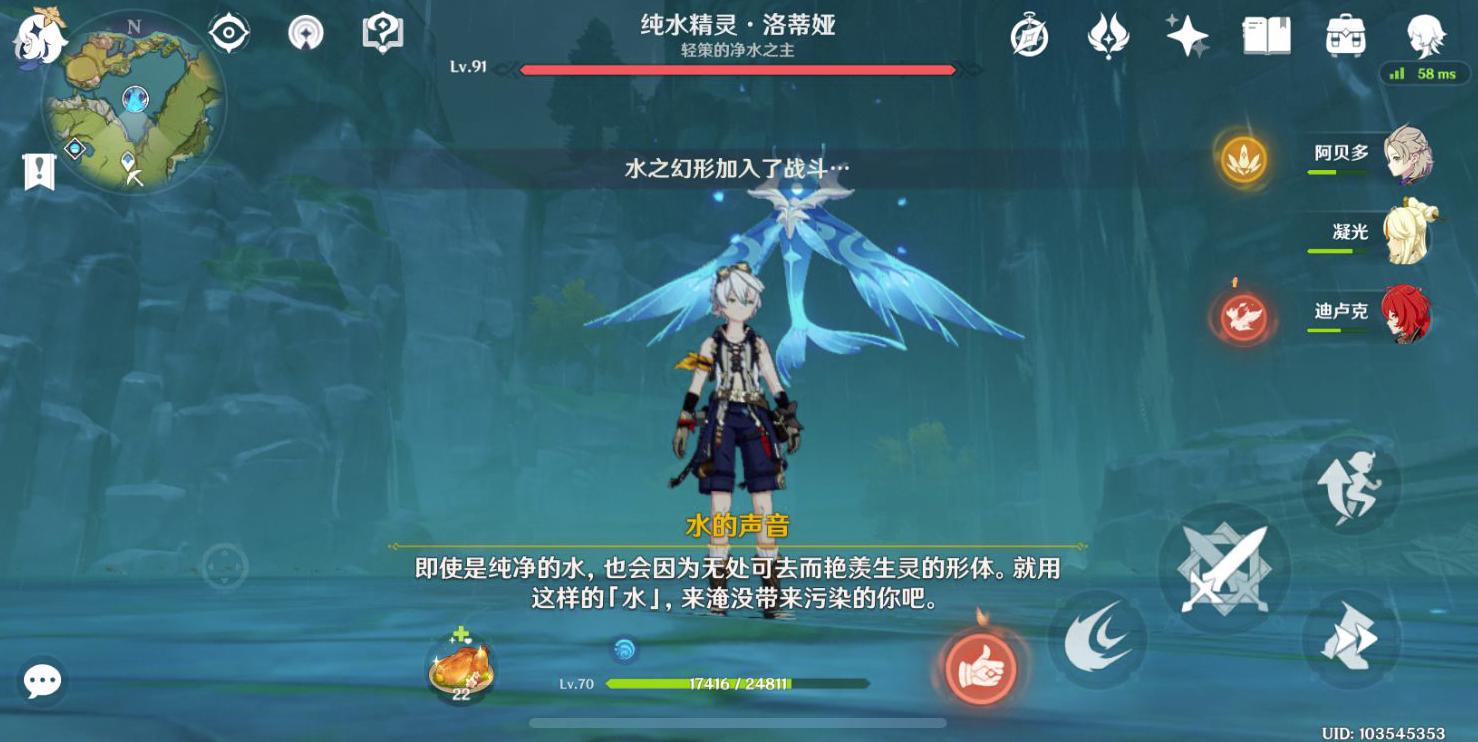The width and height of the screenshot is (1478, 742).
Task: Open the co-op multiplayer beacon icon
Action: [303, 32]
